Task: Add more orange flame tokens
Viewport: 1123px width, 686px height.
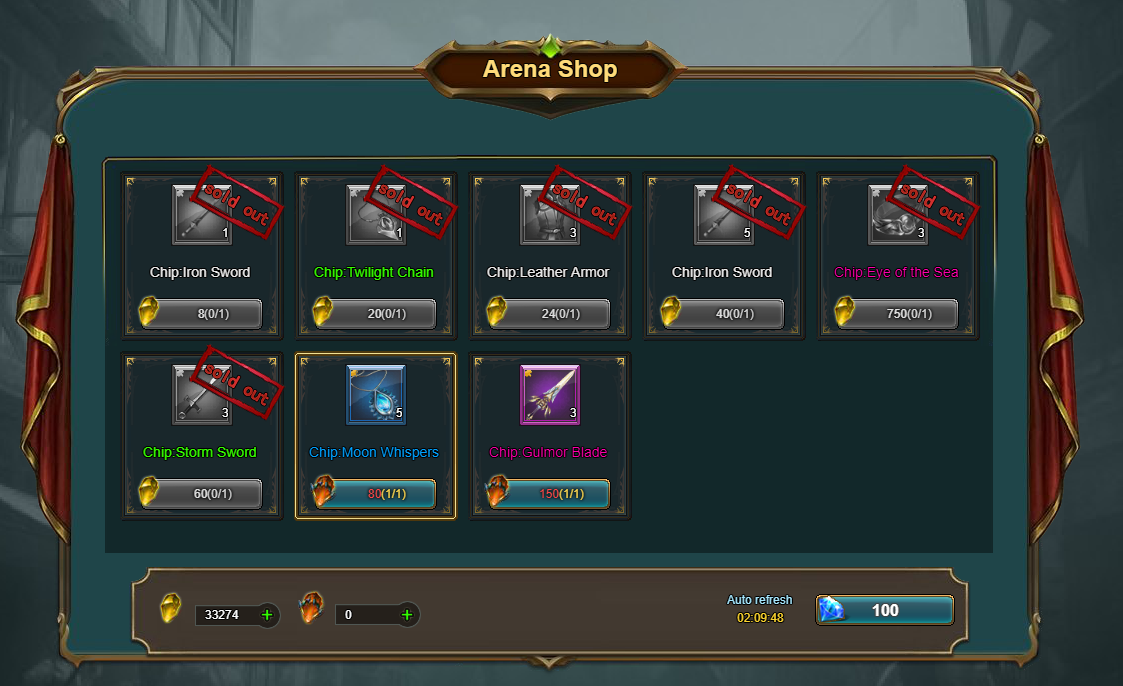Action: point(407,615)
